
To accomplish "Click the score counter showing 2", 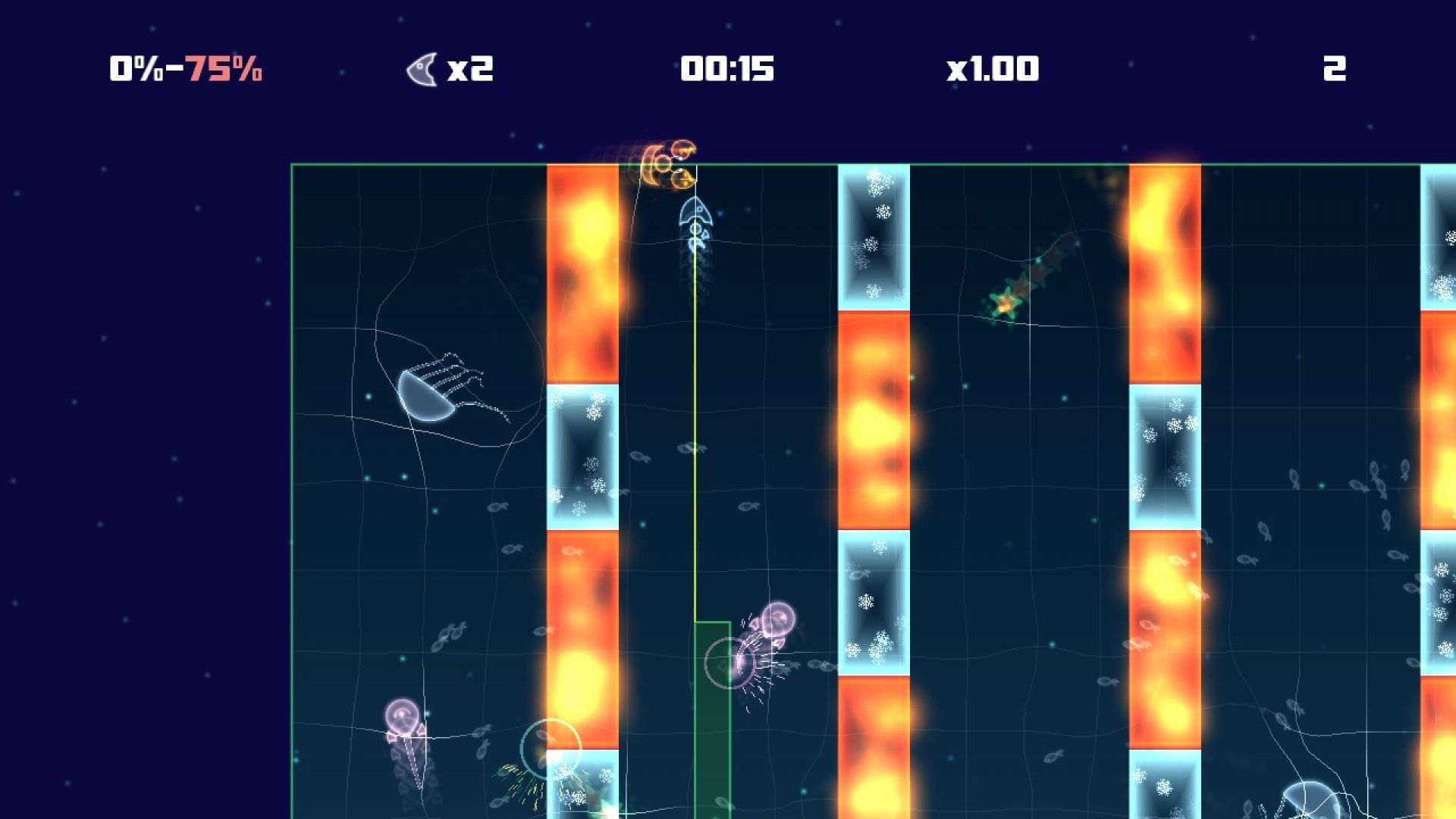I will [x=1337, y=69].
